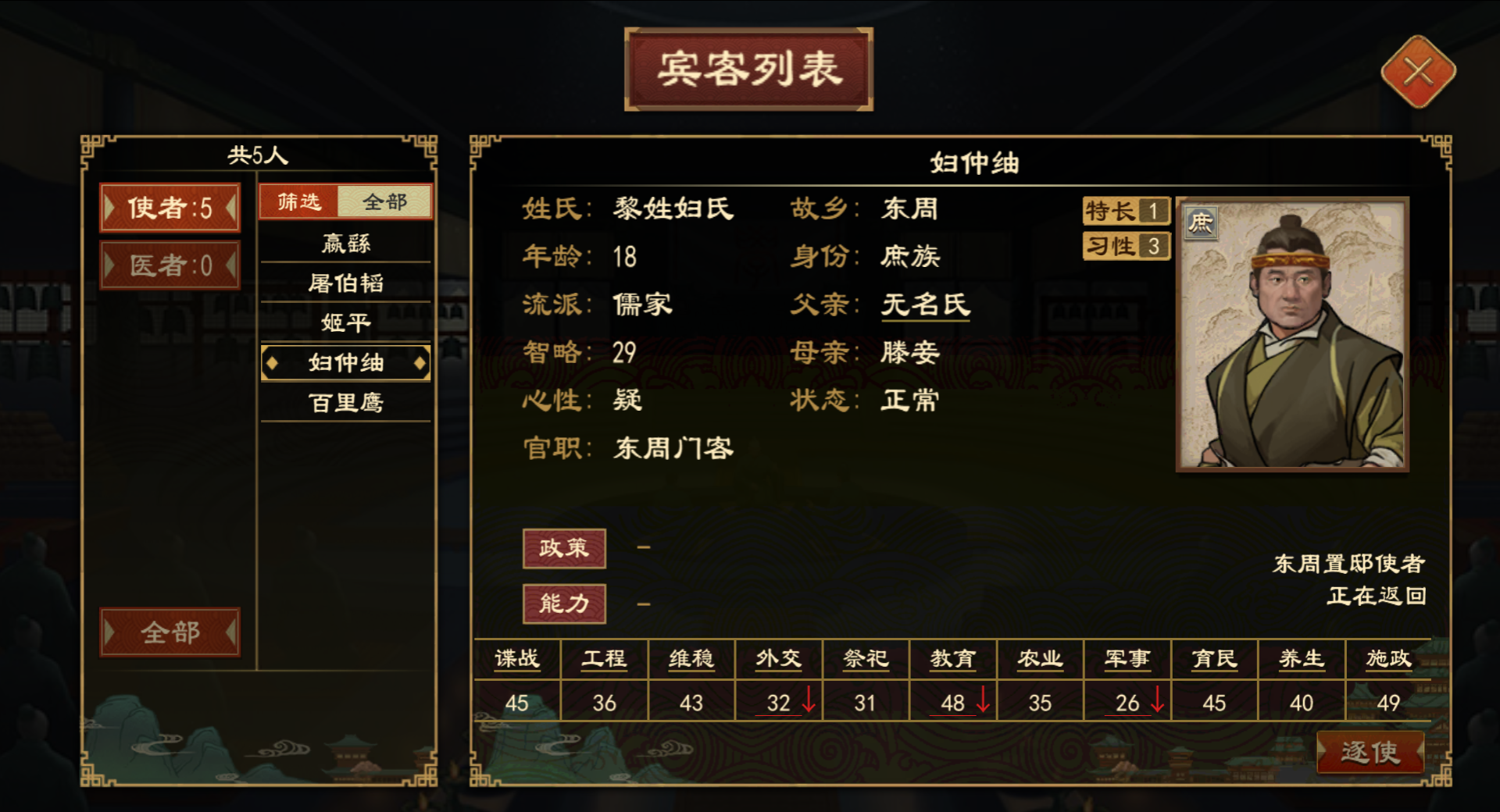Open father's profile via 无名氏 link

tap(925, 304)
